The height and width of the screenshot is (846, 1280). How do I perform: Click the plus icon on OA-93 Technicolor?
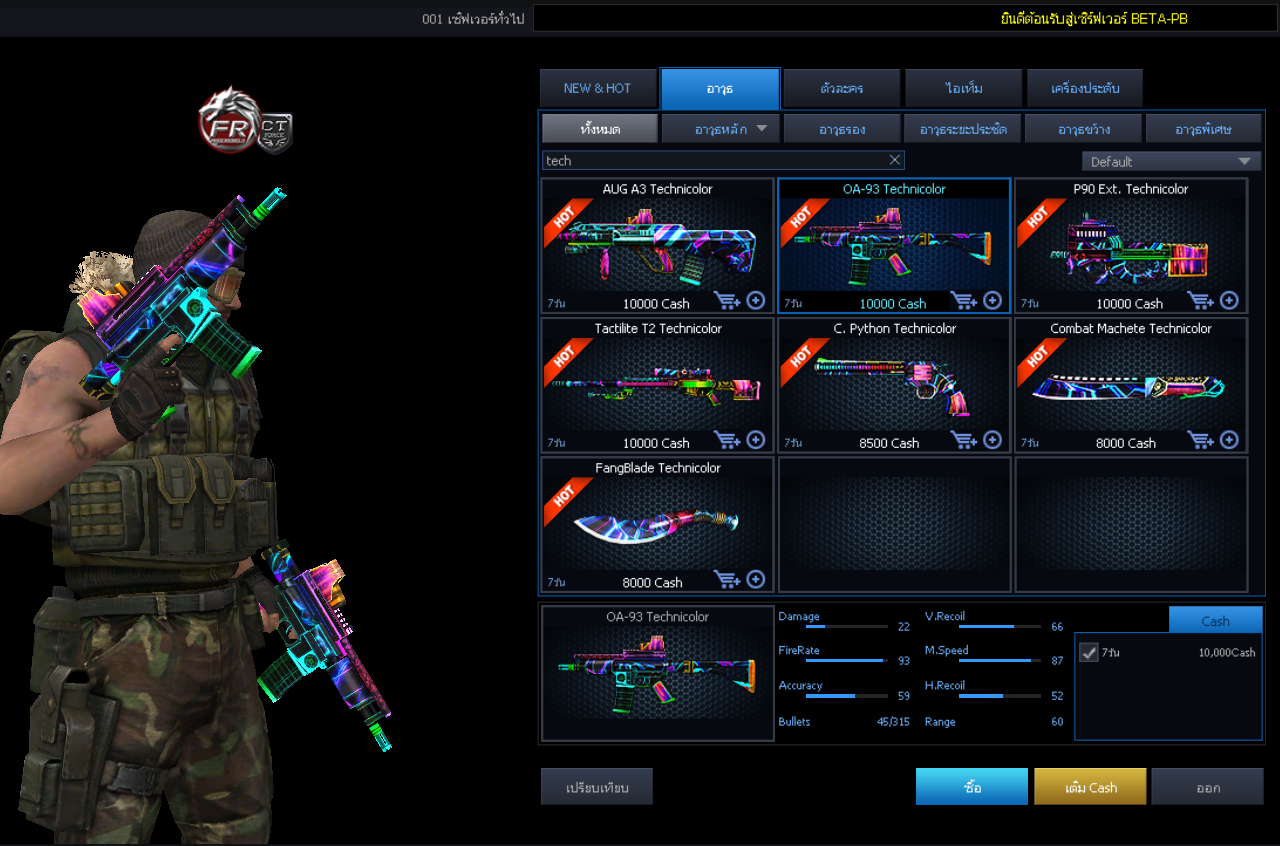[x=992, y=300]
